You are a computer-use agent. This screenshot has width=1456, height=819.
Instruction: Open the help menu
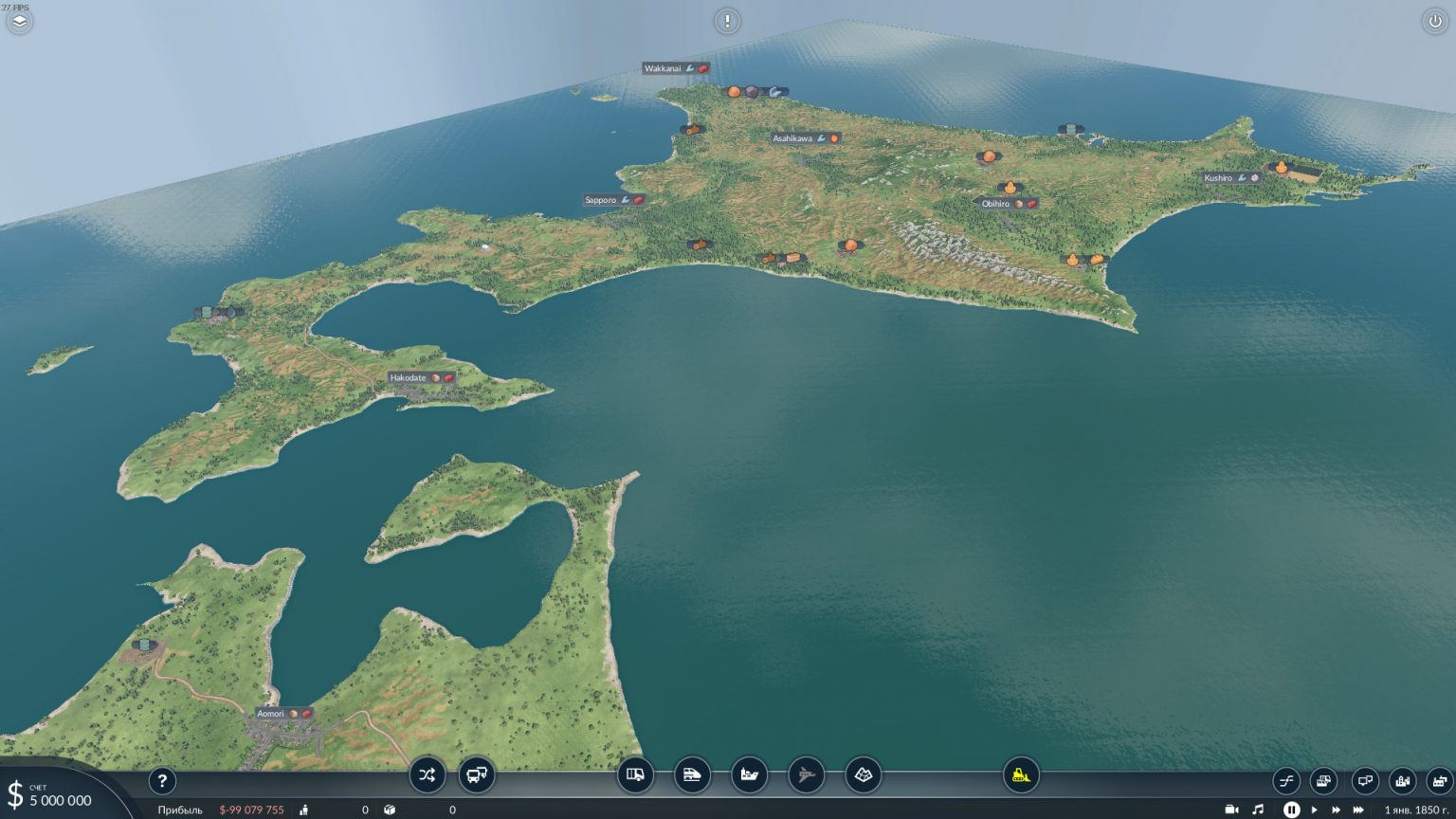pyautogui.click(x=163, y=781)
